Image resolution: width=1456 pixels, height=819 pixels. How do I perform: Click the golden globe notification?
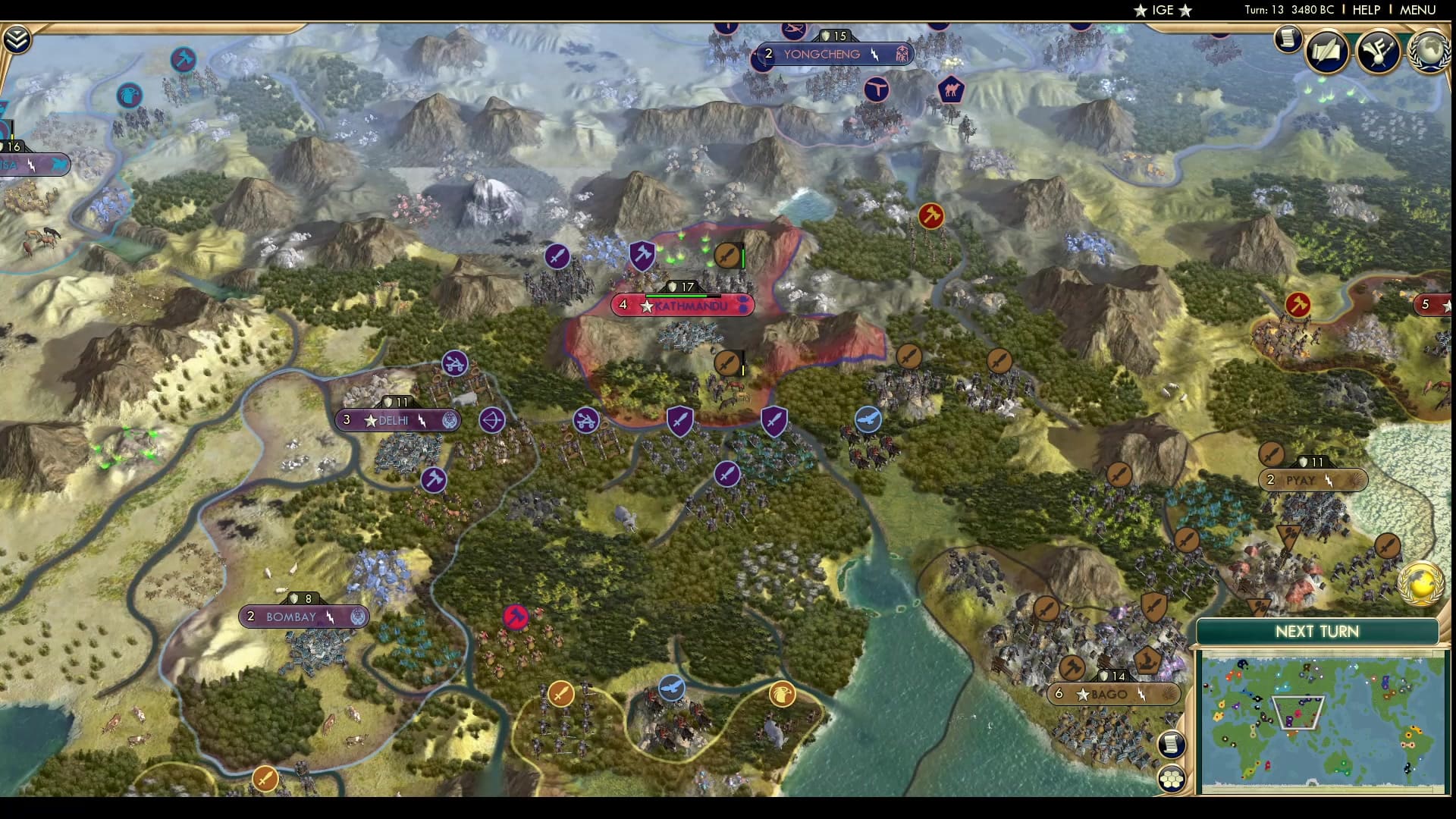1420,582
